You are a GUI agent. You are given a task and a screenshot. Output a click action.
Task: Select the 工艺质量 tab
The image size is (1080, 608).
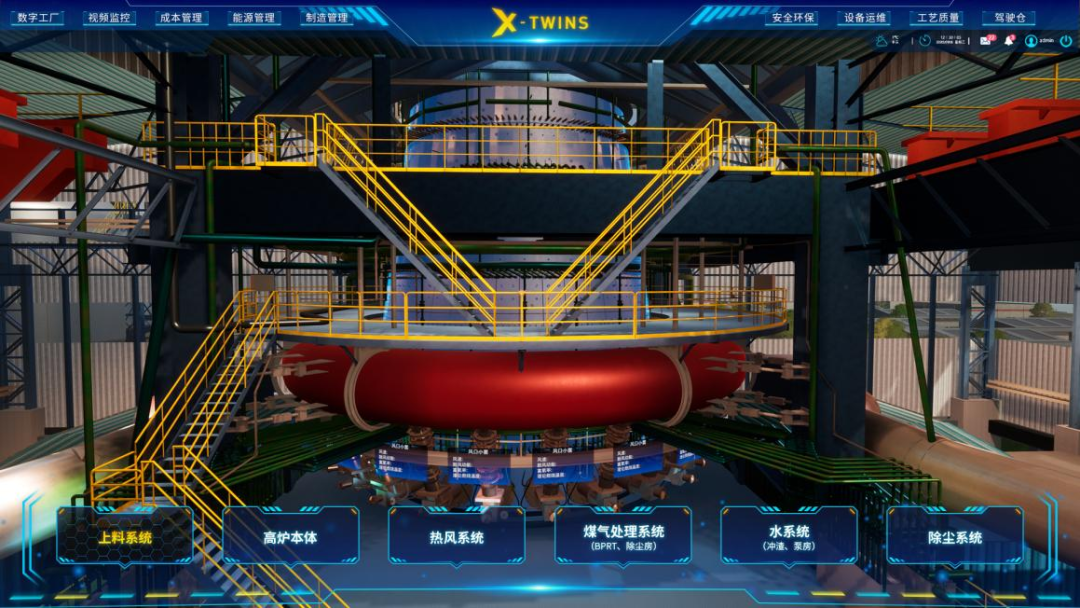(936, 18)
